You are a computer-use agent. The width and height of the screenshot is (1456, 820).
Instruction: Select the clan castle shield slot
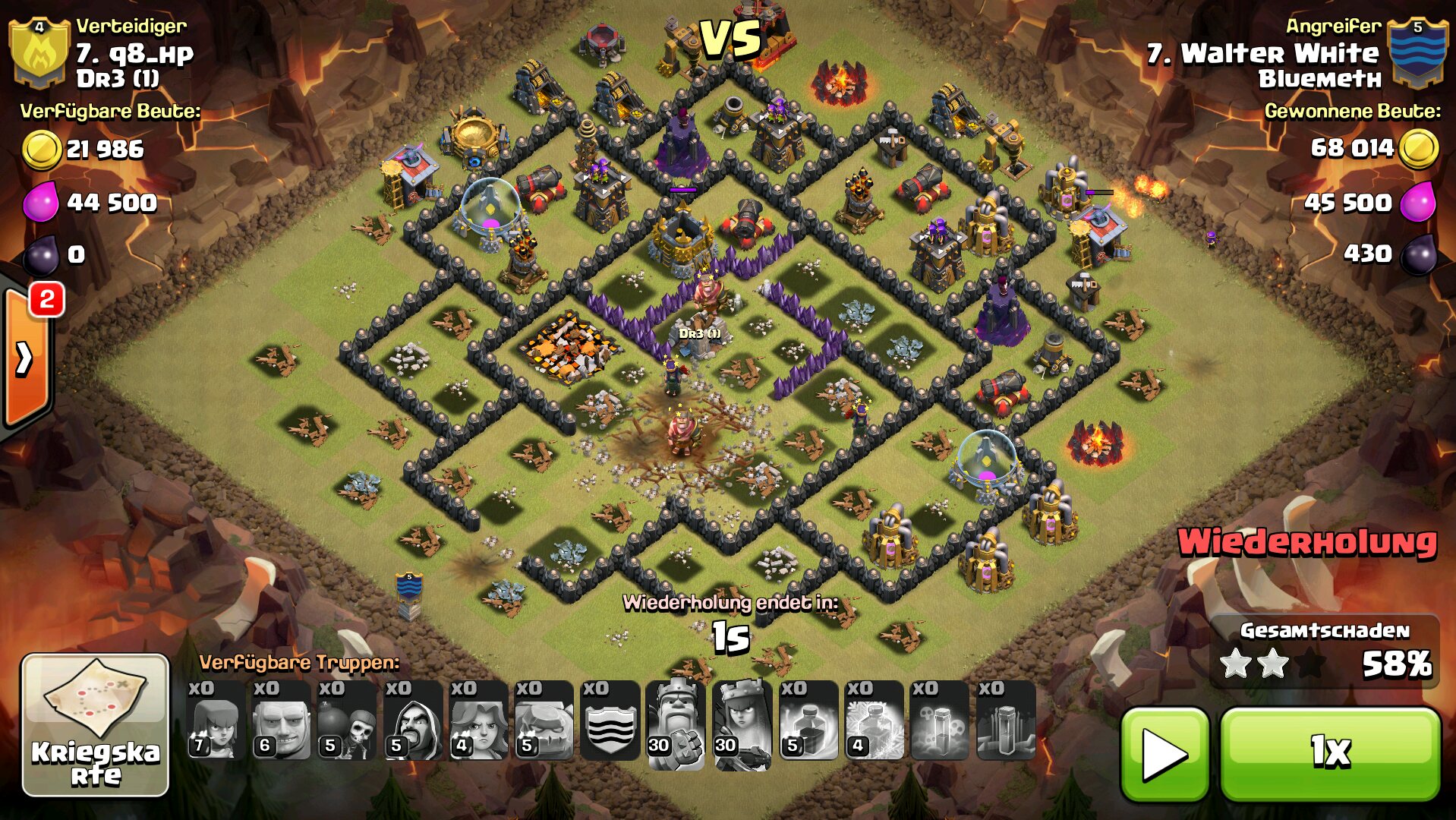click(610, 721)
